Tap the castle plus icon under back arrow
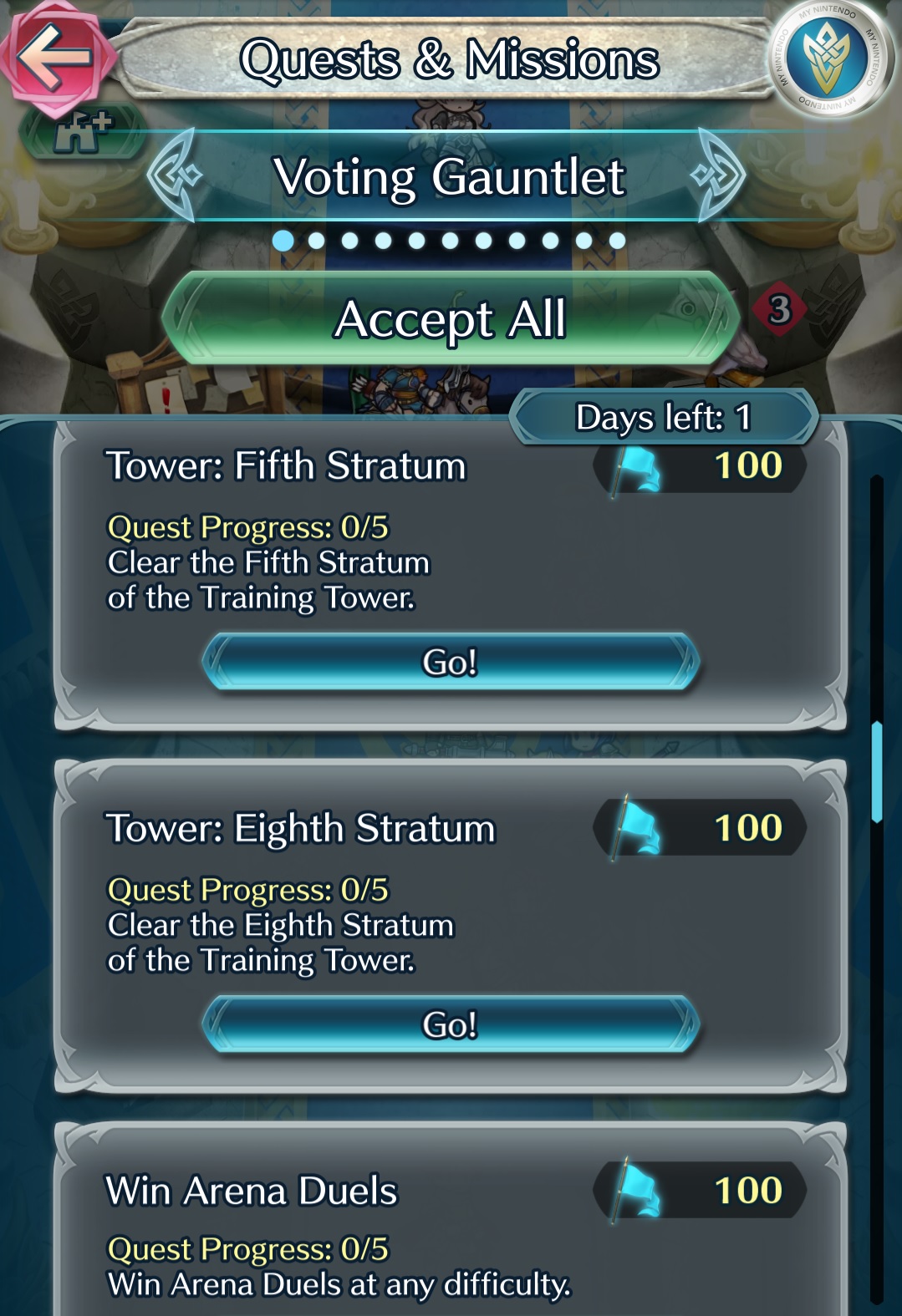The height and width of the screenshot is (1316, 902). point(82,134)
